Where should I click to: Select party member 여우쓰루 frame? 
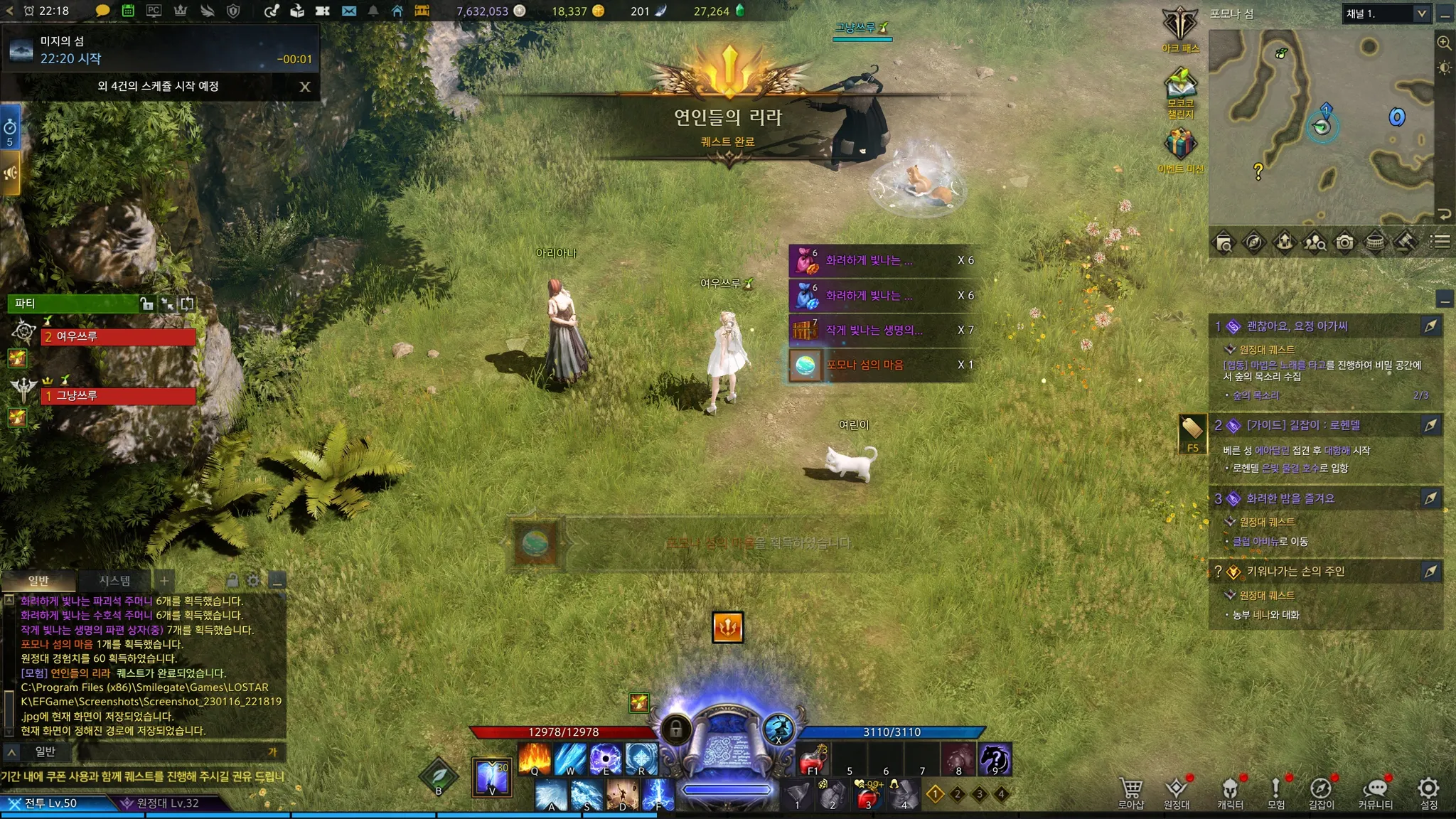coord(119,337)
